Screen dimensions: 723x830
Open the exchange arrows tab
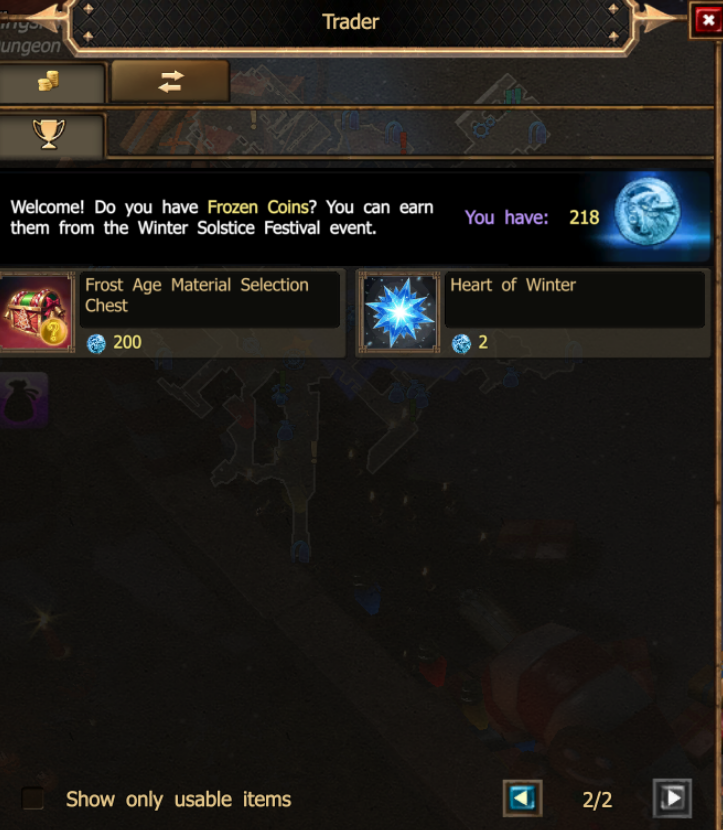(x=170, y=82)
